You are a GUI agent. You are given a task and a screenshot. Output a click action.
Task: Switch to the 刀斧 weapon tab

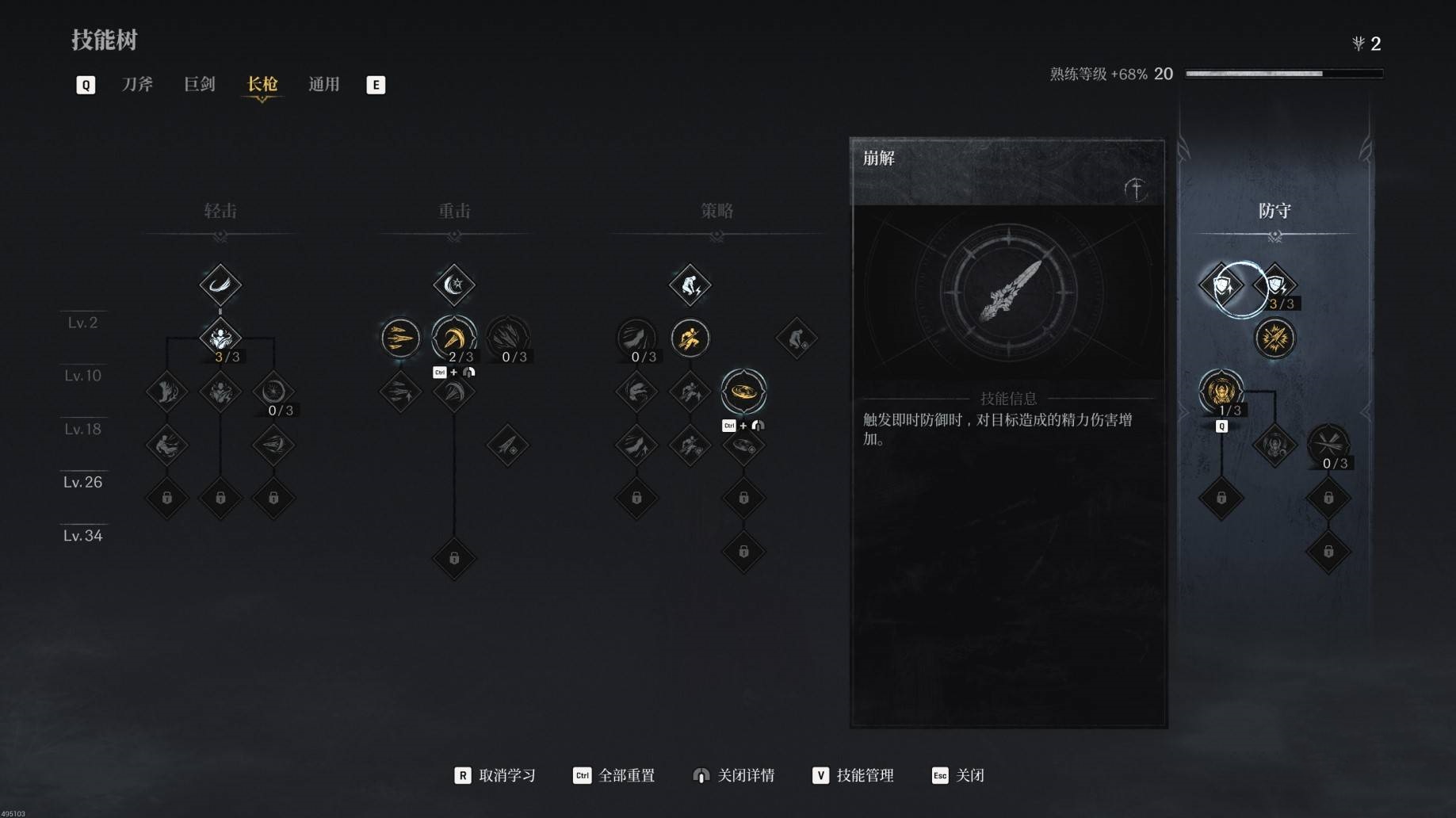point(137,84)
